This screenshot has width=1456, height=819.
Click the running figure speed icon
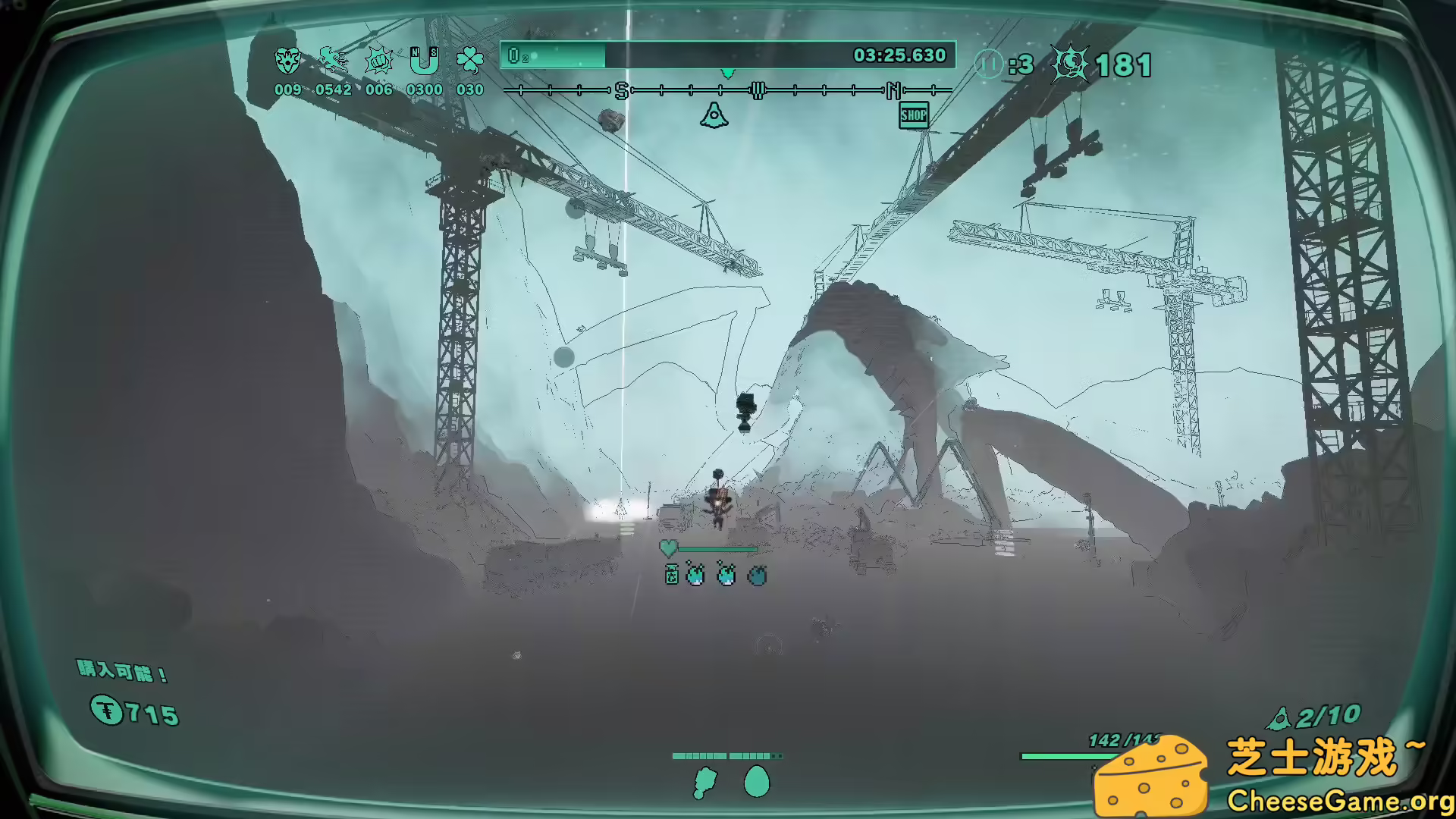pyautogui.click(x=333, y=60)
